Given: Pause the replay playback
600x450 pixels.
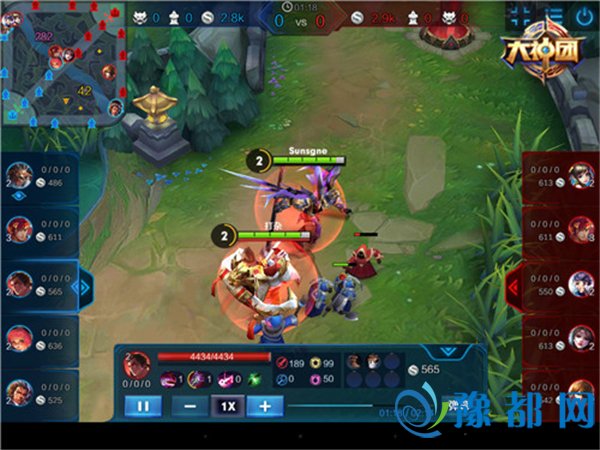Looking at the screenshot, I should [x=142, y=407].
